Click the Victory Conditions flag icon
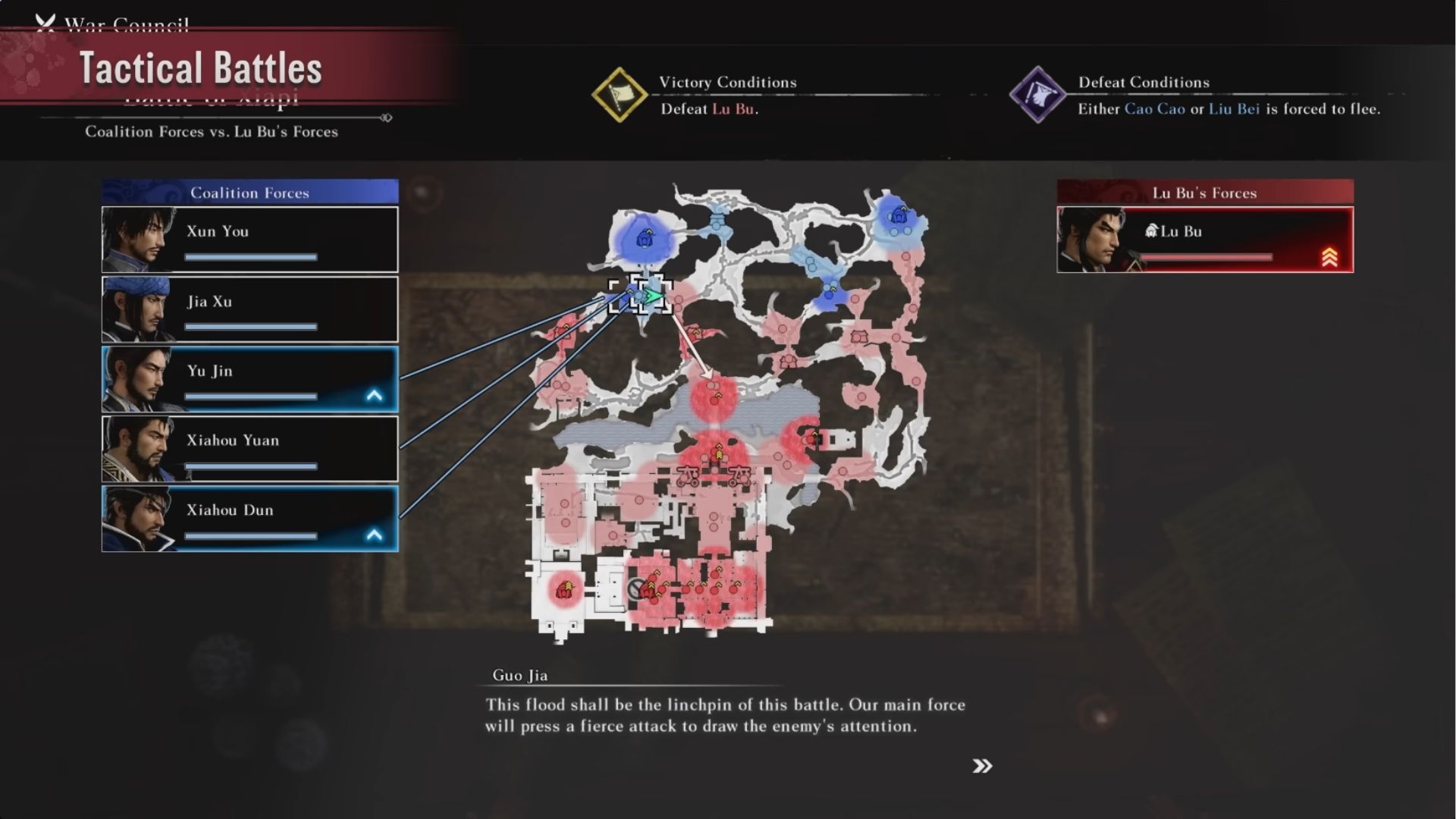 (619, 96)
